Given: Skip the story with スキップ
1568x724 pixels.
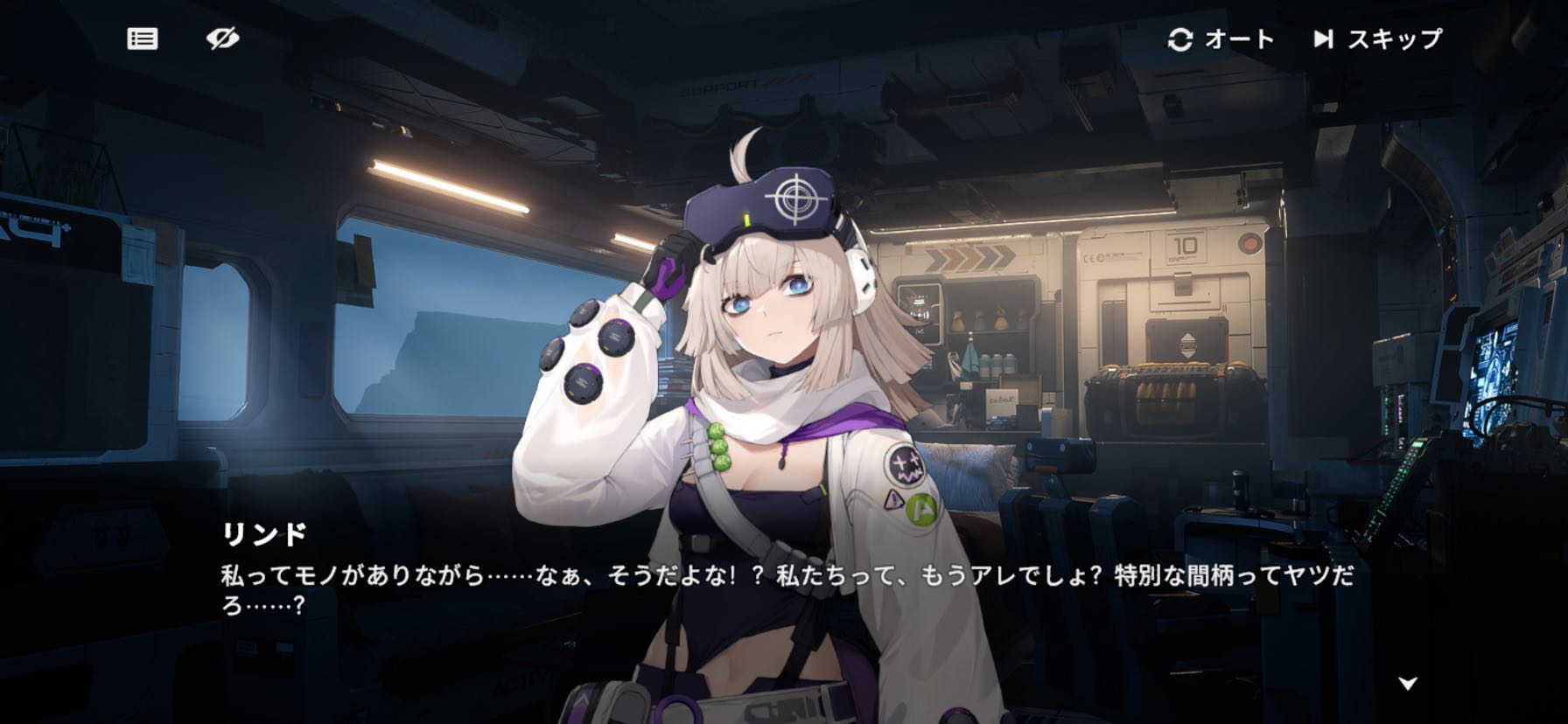Looking at the screenshot, I should 1377,39.
